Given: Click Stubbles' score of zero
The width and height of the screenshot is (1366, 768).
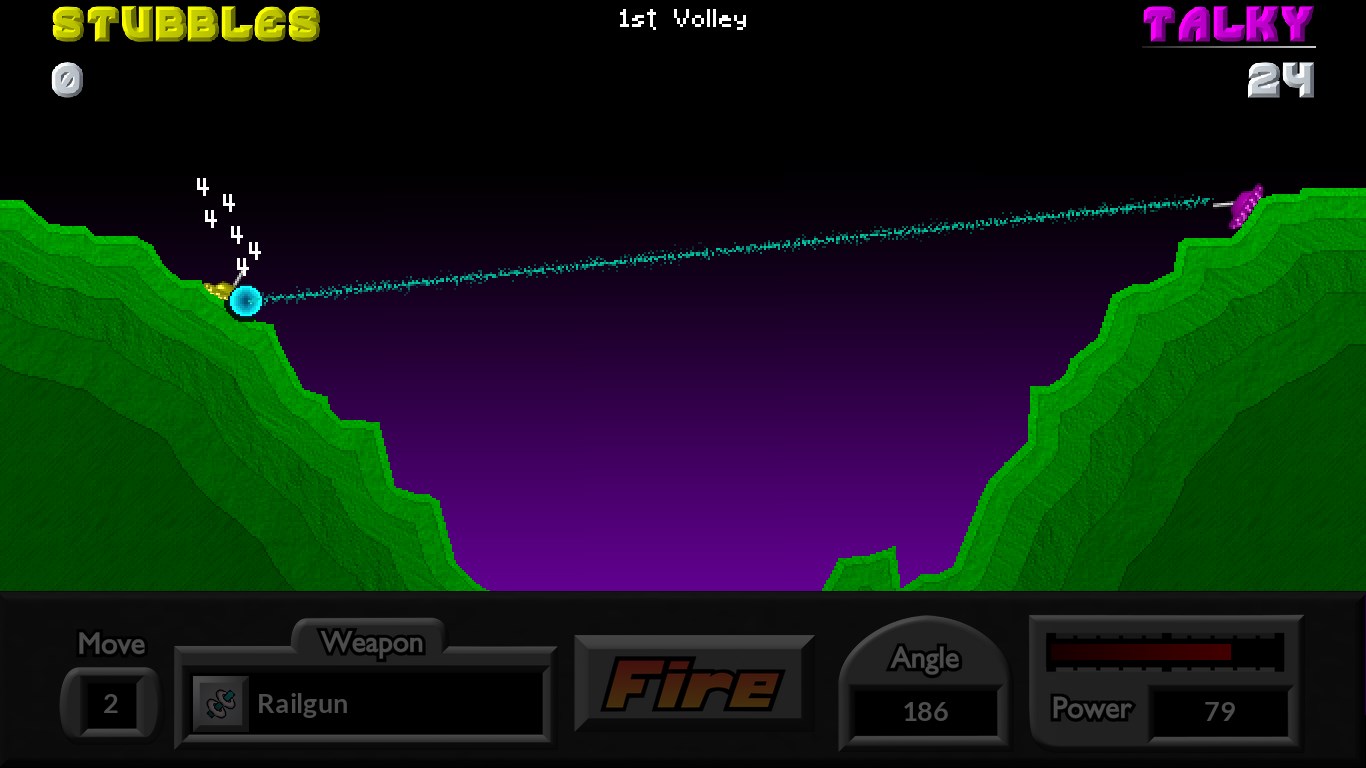Looking at the screenshot, I should (x=67, y=80).
